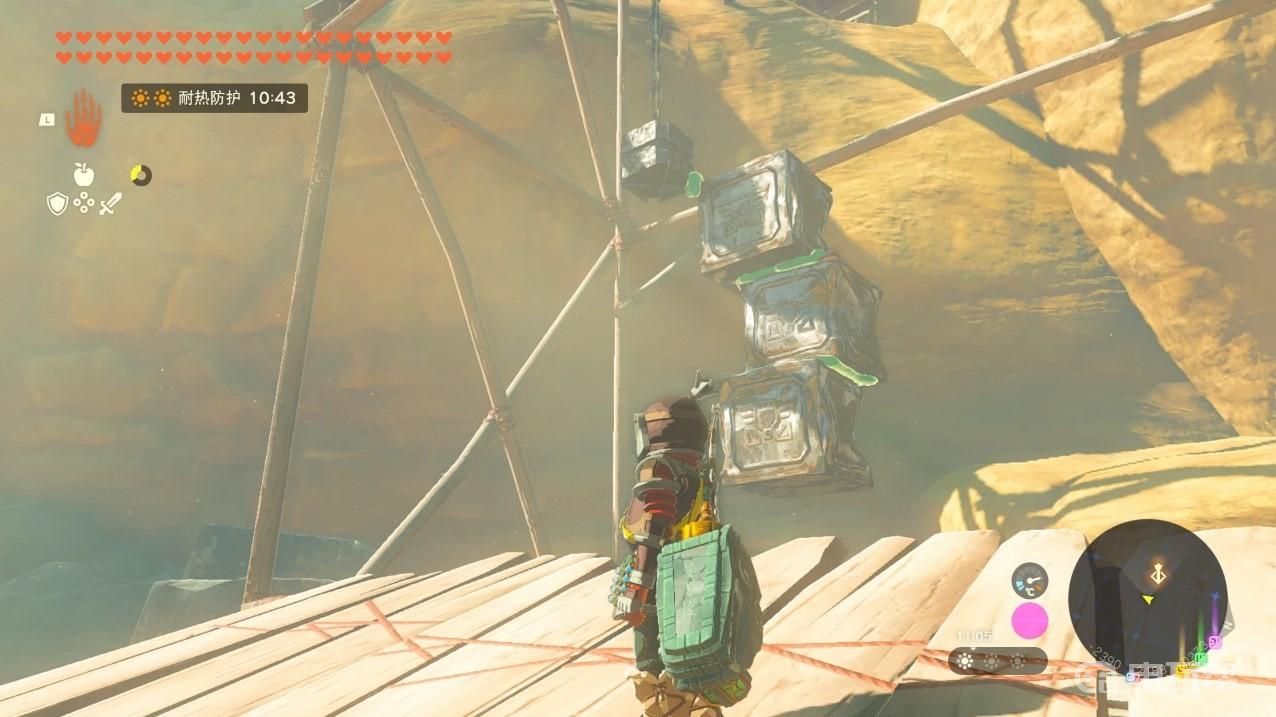Click the sunny weather forecast strip

[997, 661]
